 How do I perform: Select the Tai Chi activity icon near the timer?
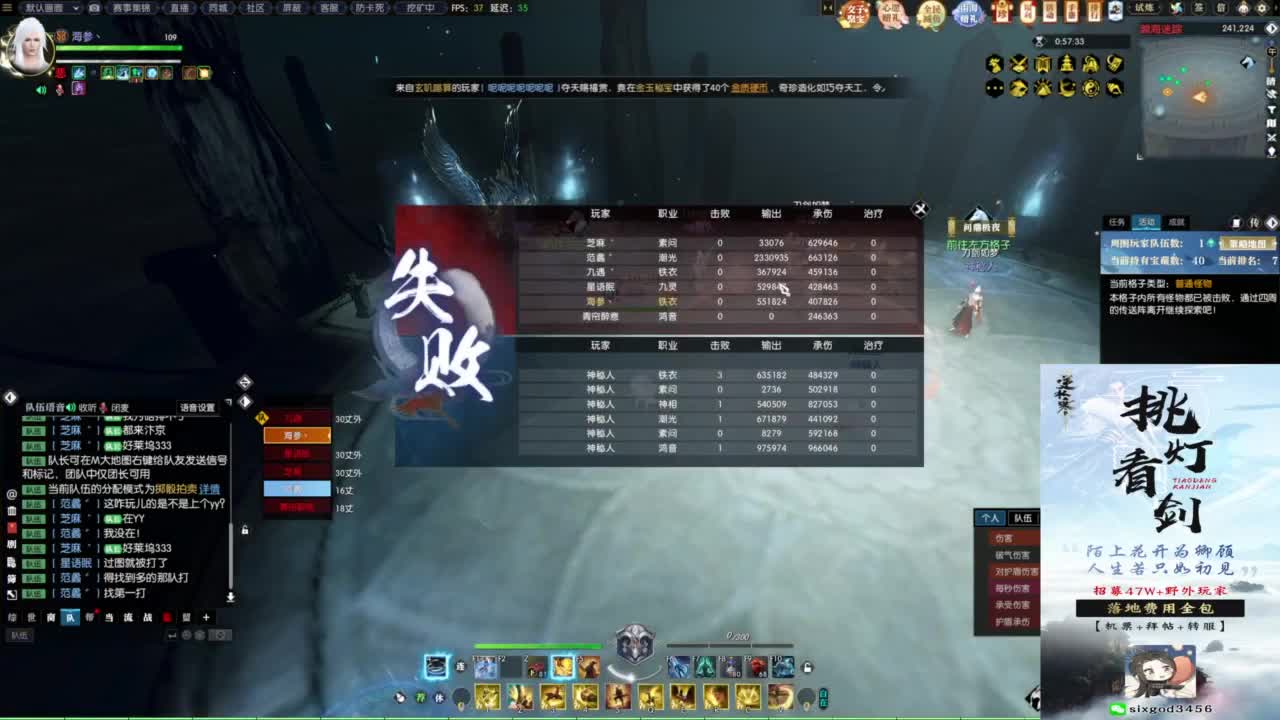pos(1089,87)
